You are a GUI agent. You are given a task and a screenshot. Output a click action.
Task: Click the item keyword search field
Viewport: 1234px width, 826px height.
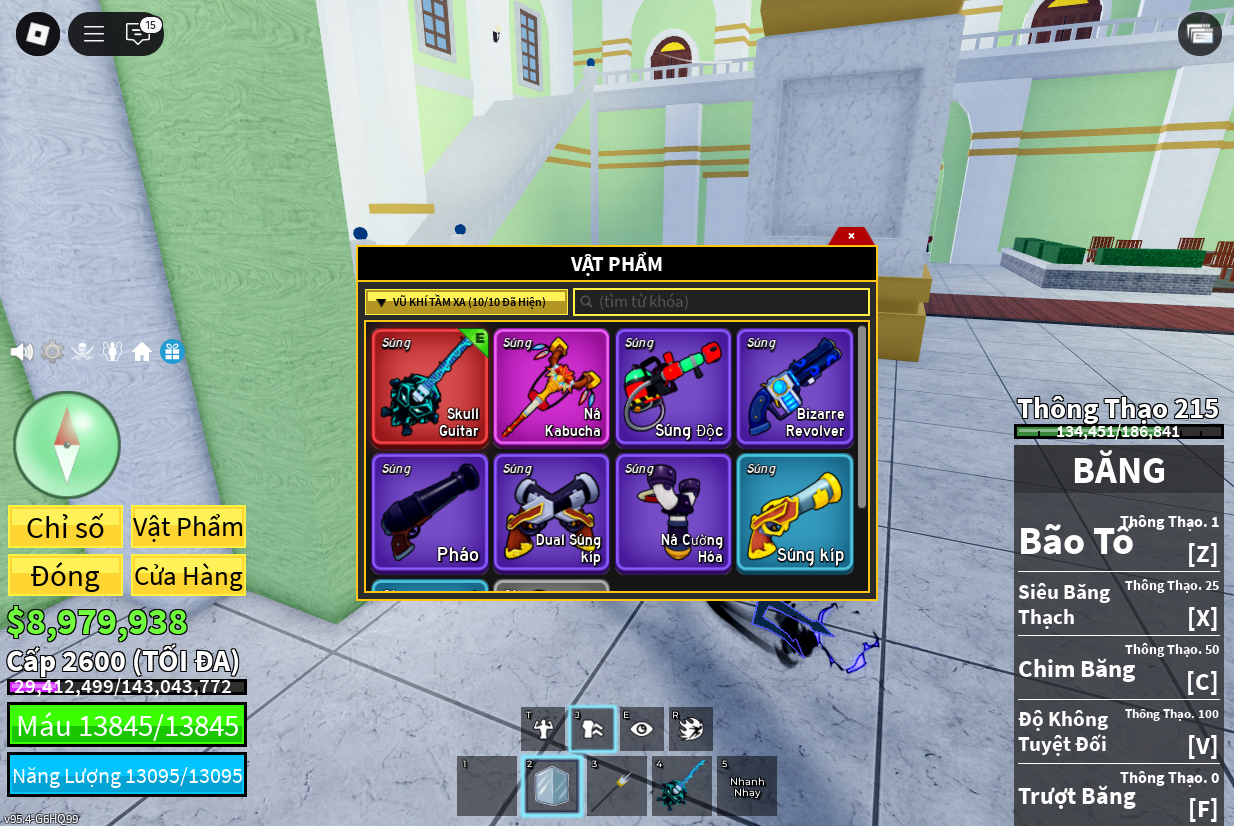coord(720,302)
